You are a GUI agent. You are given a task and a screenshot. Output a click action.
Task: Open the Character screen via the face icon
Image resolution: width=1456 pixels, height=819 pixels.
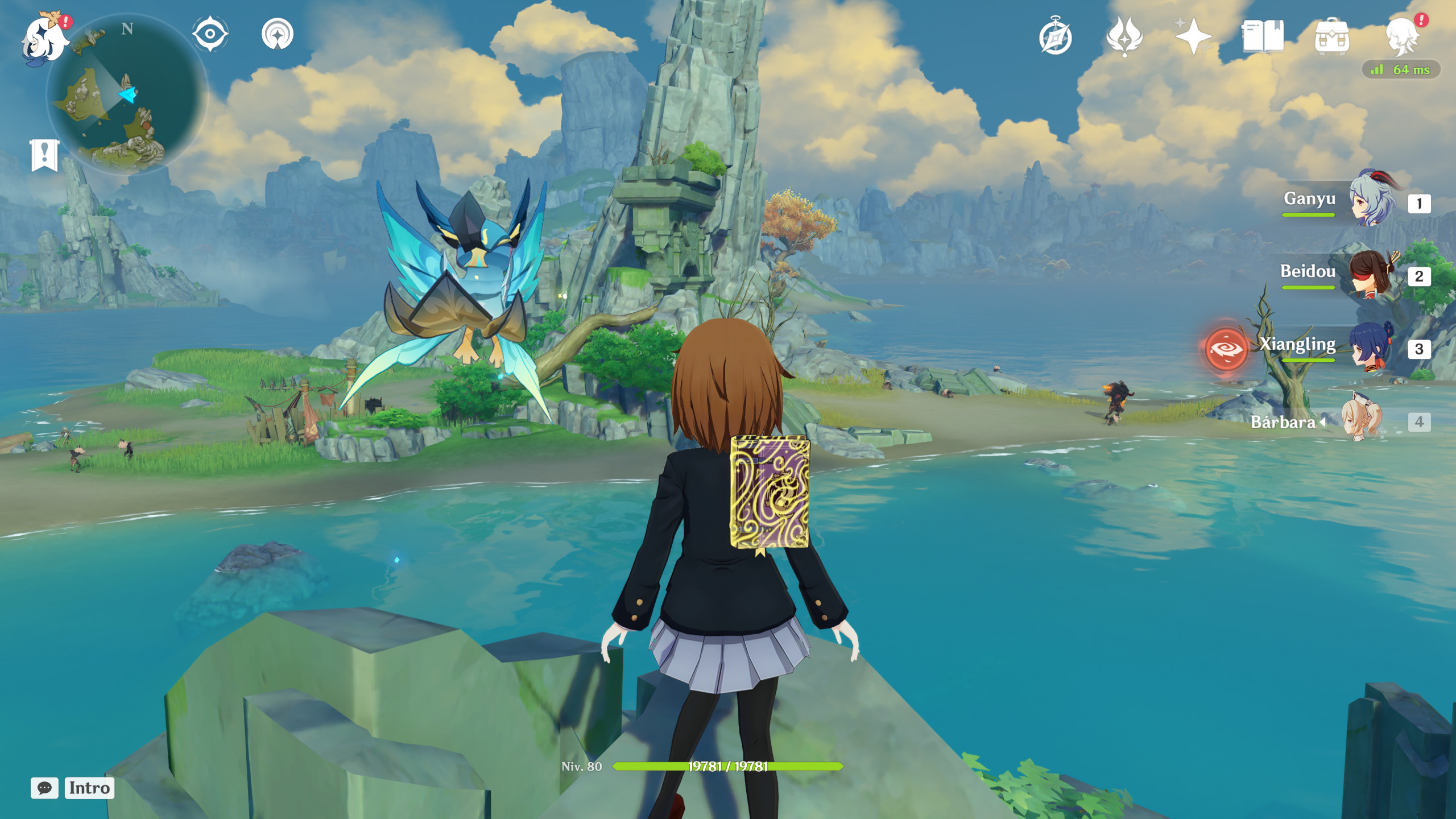click(1402, 35)
